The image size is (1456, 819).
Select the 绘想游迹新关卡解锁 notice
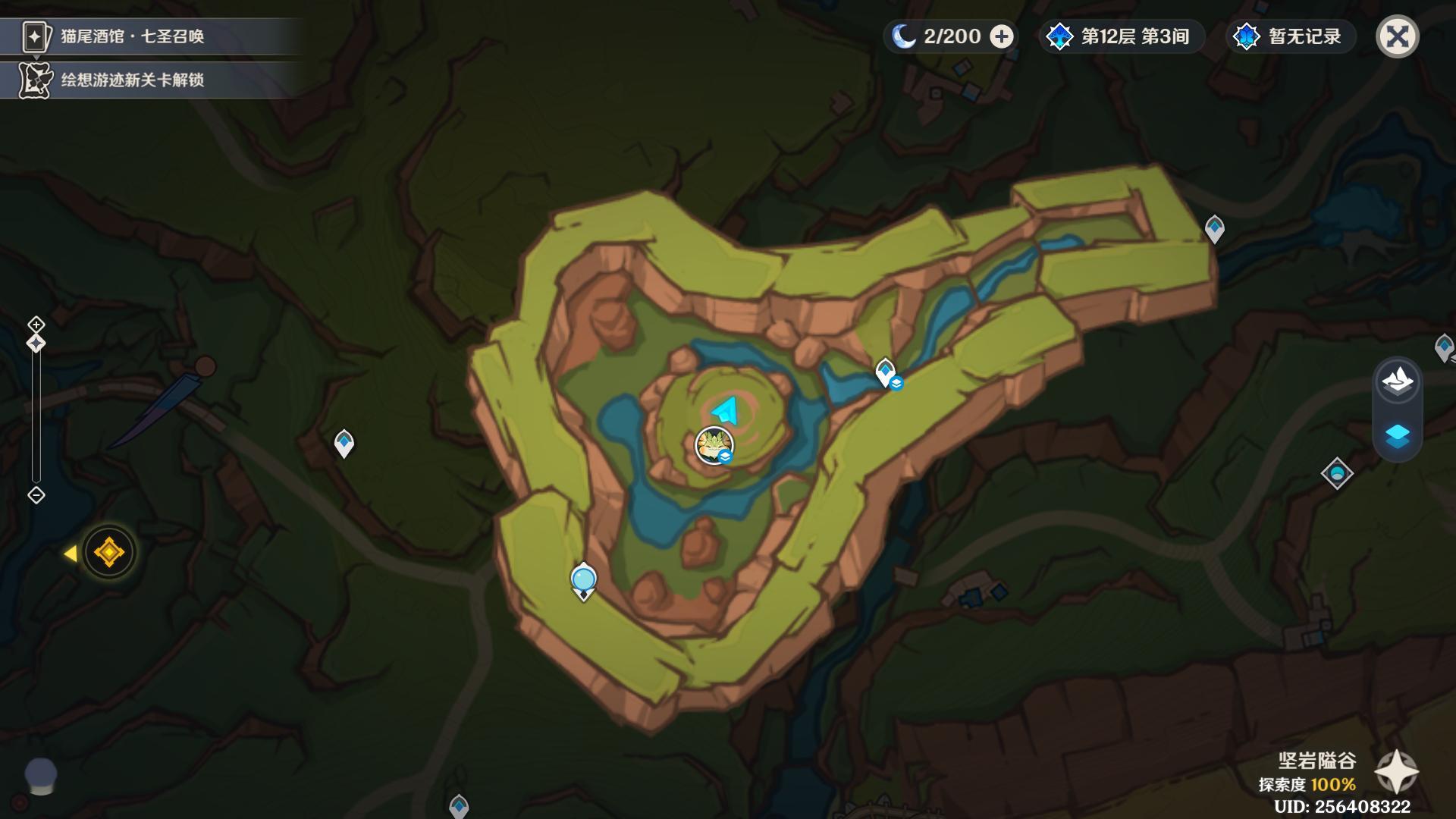133,80
